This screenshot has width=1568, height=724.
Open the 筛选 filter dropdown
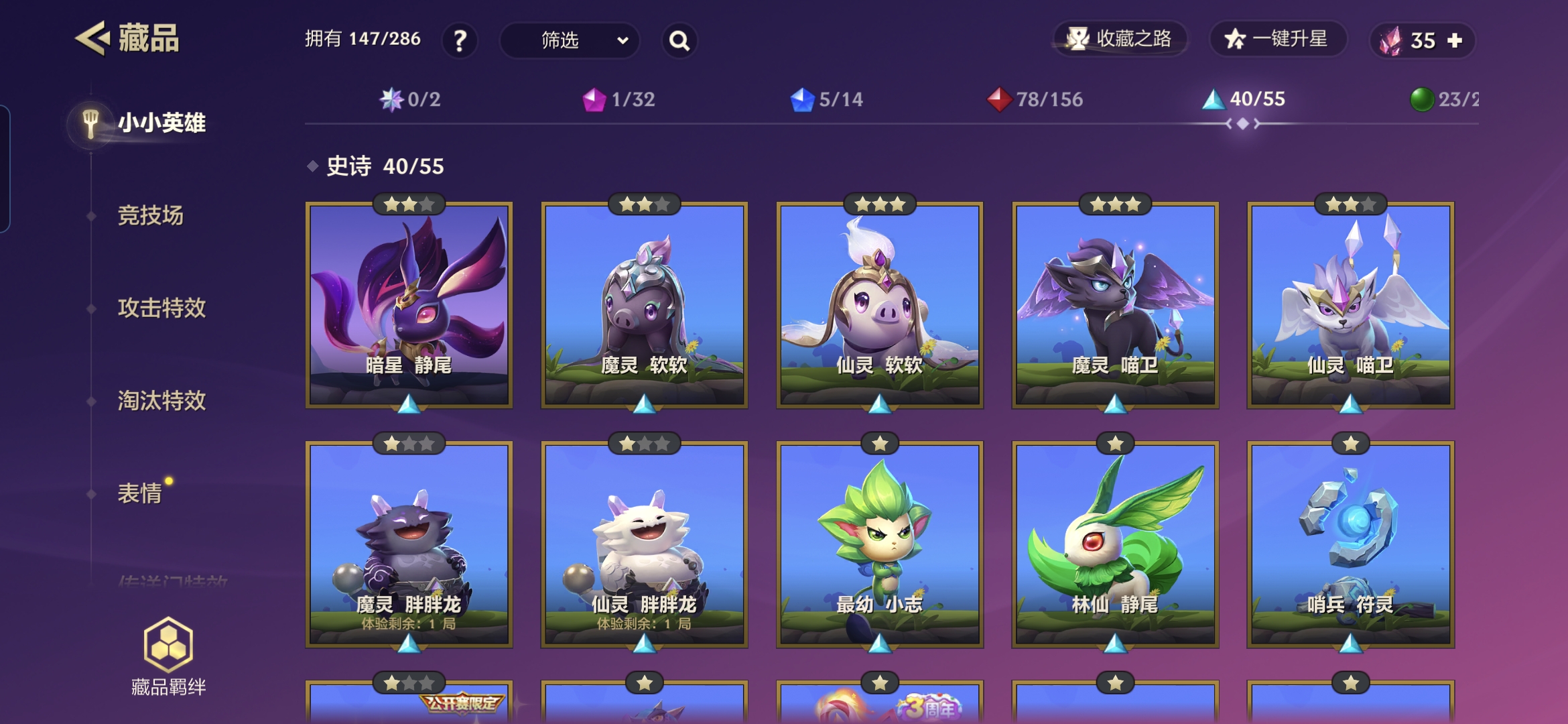click(x=570, y=41)
